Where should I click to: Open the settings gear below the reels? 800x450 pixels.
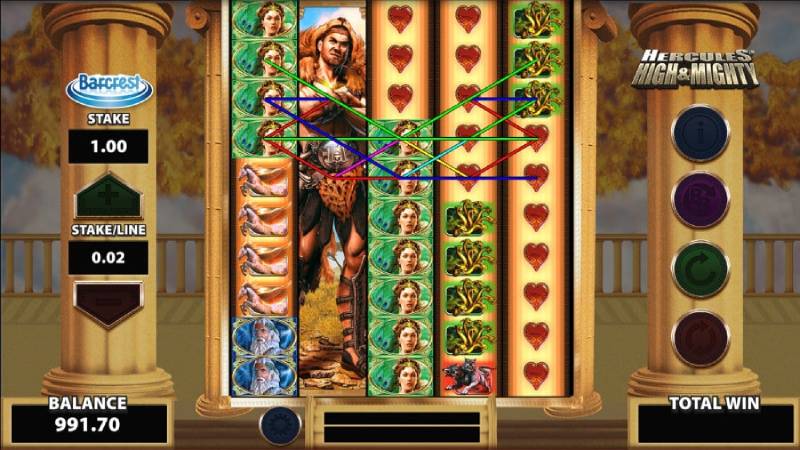280,424
